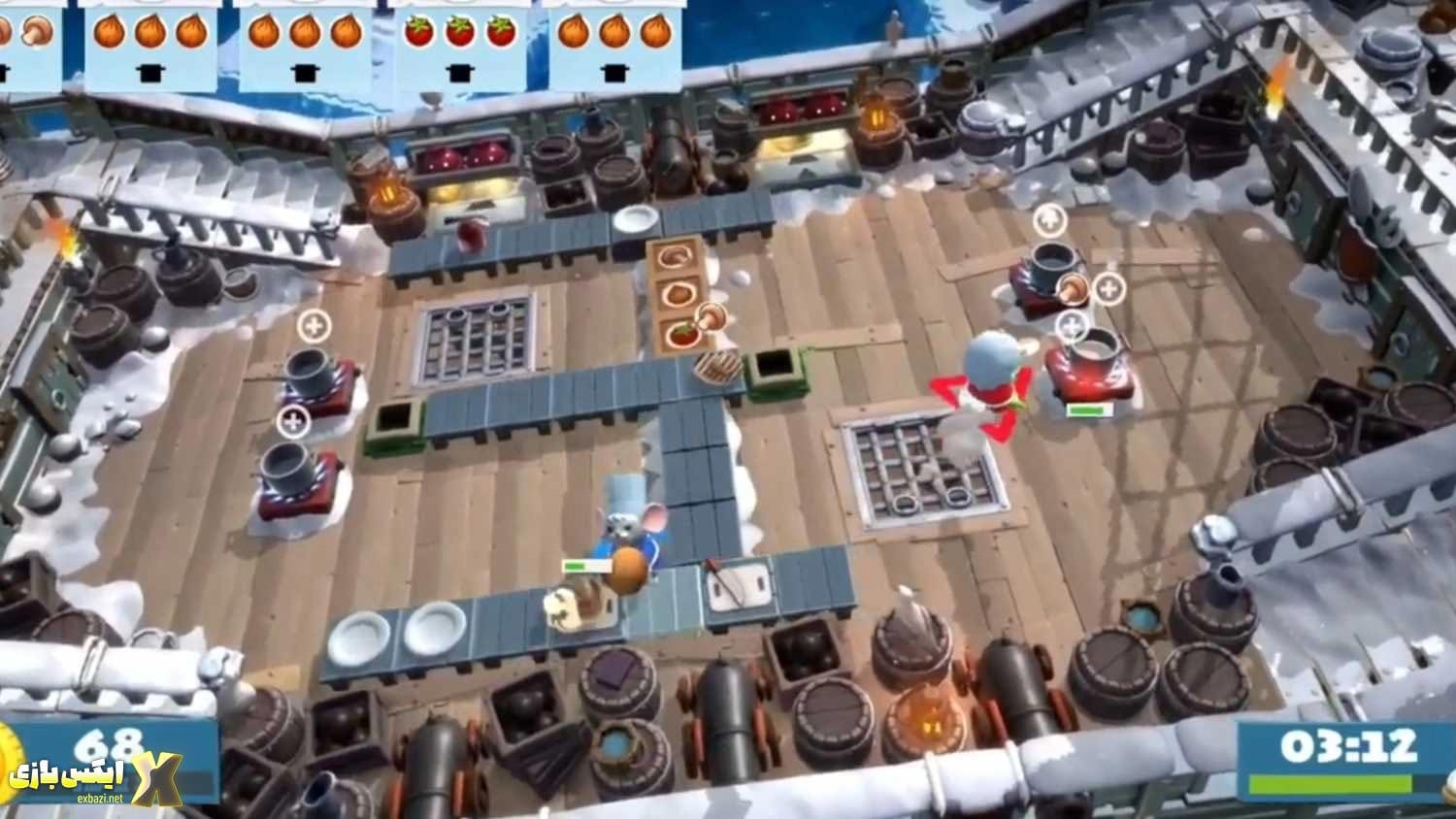Click the plus indicator above the upper right pot
Image resolution: width=1456 pixels, height=819 pixels.
1048,221
